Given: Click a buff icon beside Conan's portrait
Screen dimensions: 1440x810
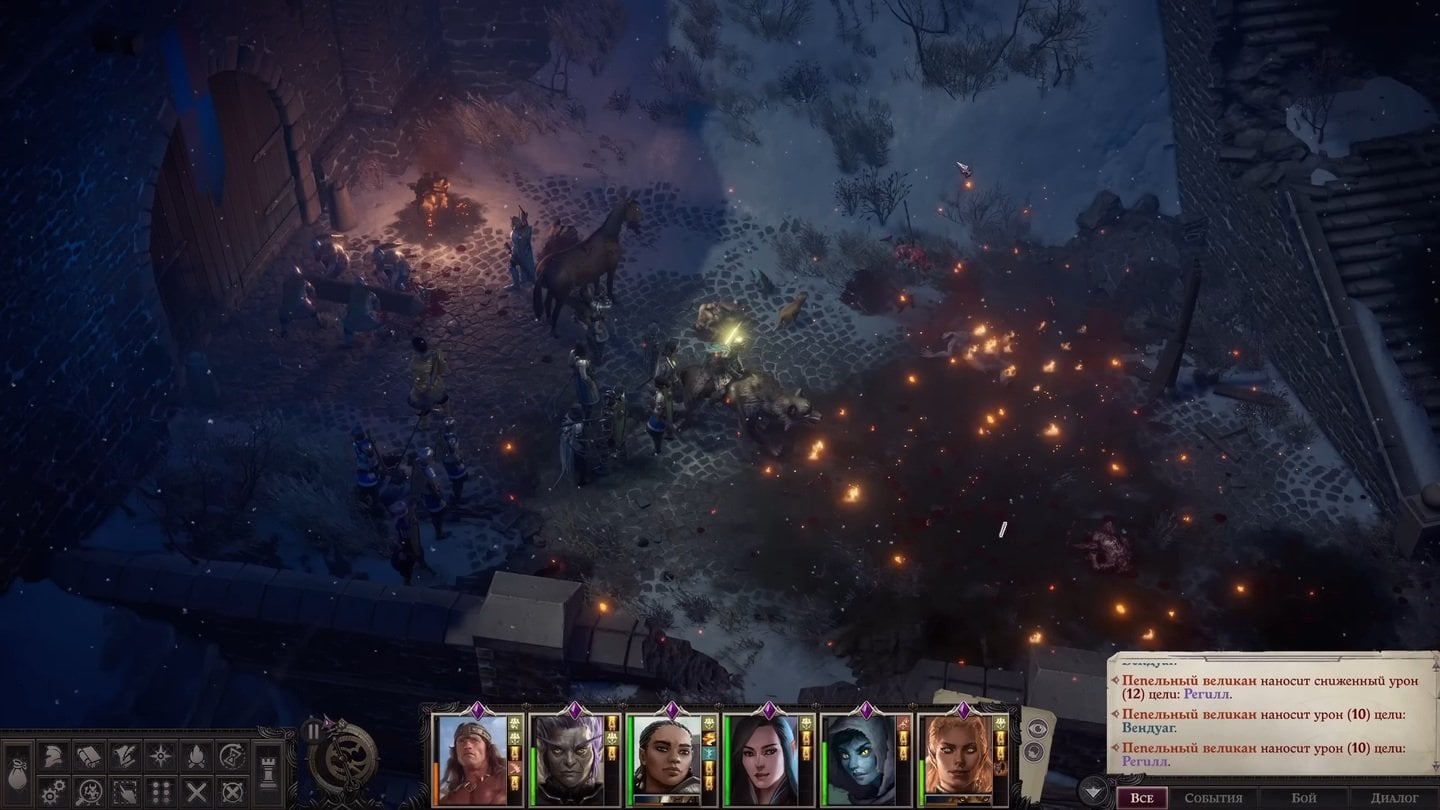Looking at the screenshot, I should [514, 722].
